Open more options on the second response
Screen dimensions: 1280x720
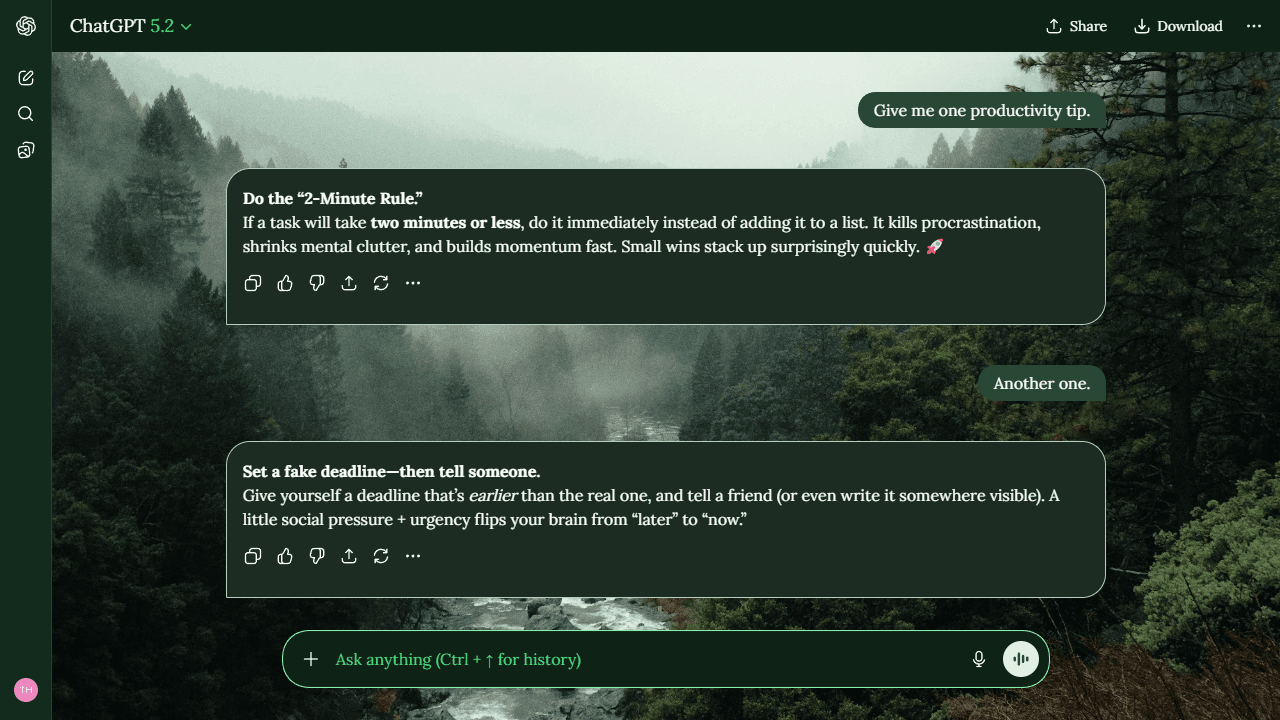tap(413, 556)
